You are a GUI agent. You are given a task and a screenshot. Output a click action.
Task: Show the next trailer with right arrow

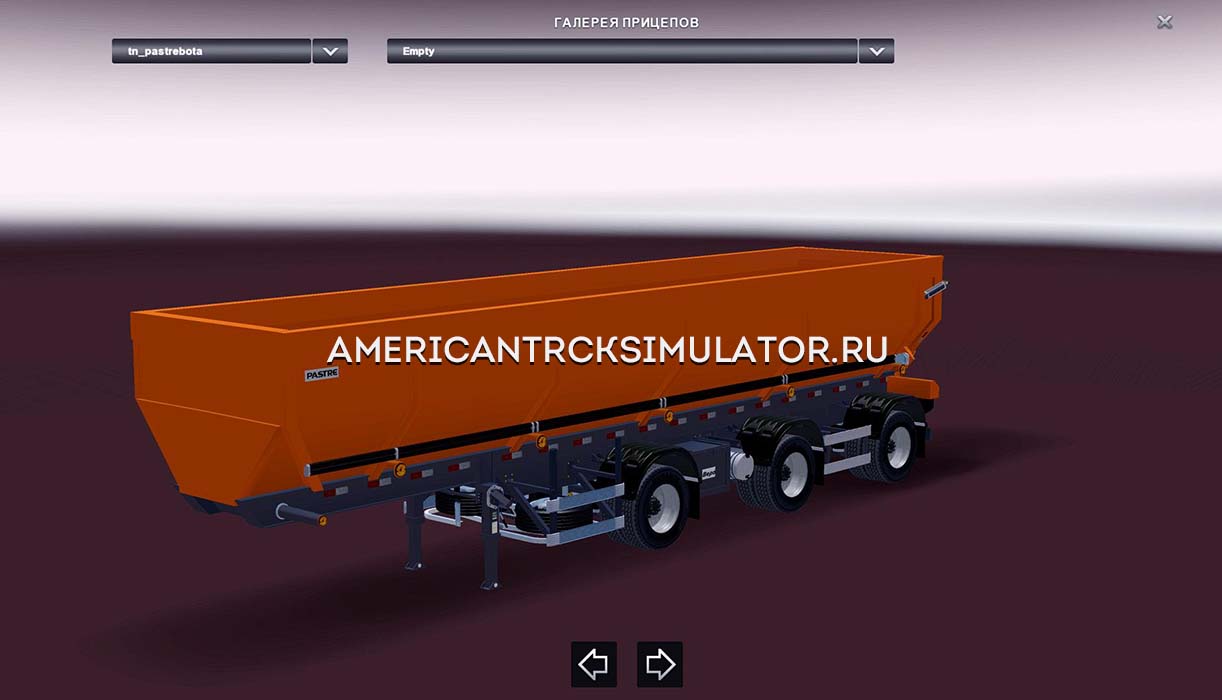(x=660, y=664)
